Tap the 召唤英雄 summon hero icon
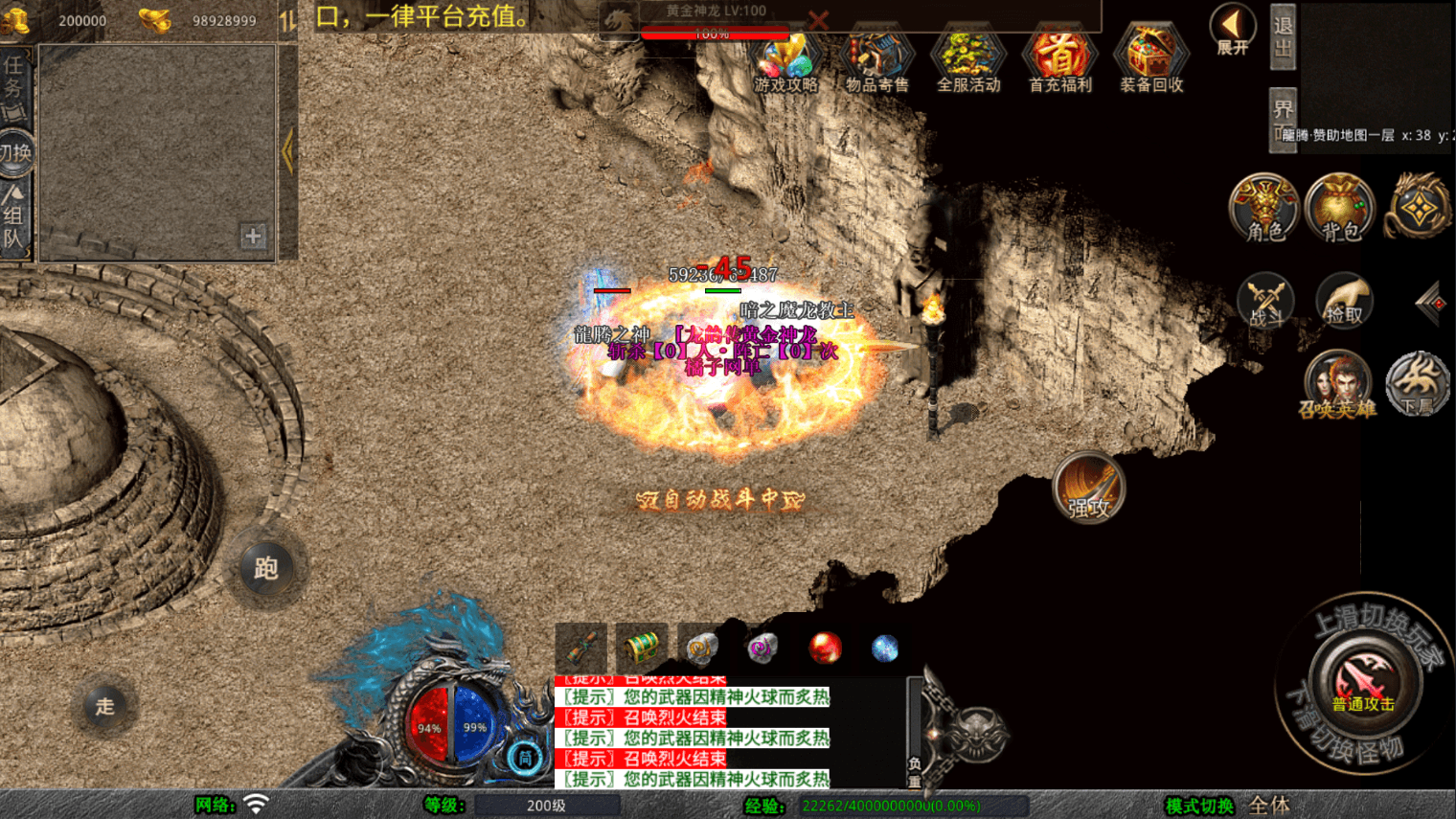Image resolution: width=1456 pixels, height=819 pixels. (1339, 381)
